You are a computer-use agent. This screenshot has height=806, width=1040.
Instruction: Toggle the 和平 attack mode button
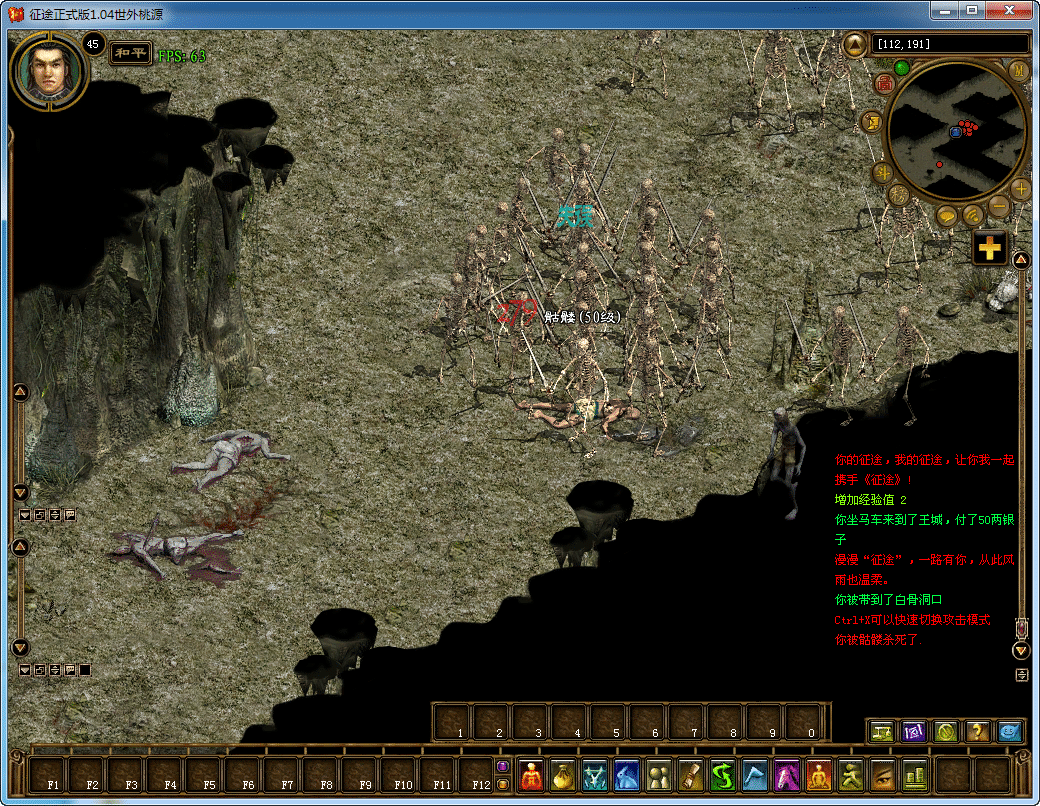pyautogui.click(x=131, y=53)
